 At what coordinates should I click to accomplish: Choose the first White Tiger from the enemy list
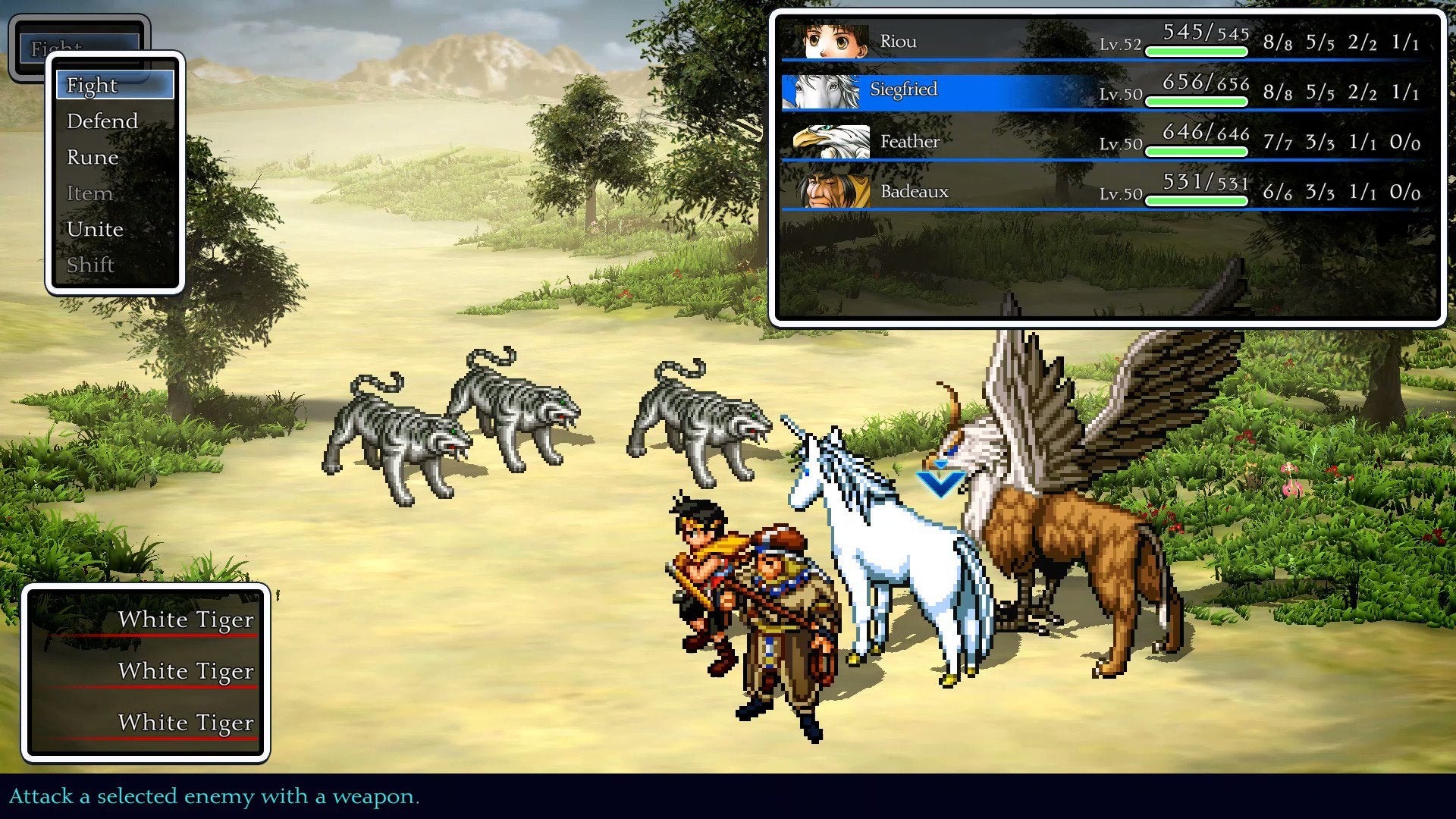pyautogui.click(x=186, y=620)
